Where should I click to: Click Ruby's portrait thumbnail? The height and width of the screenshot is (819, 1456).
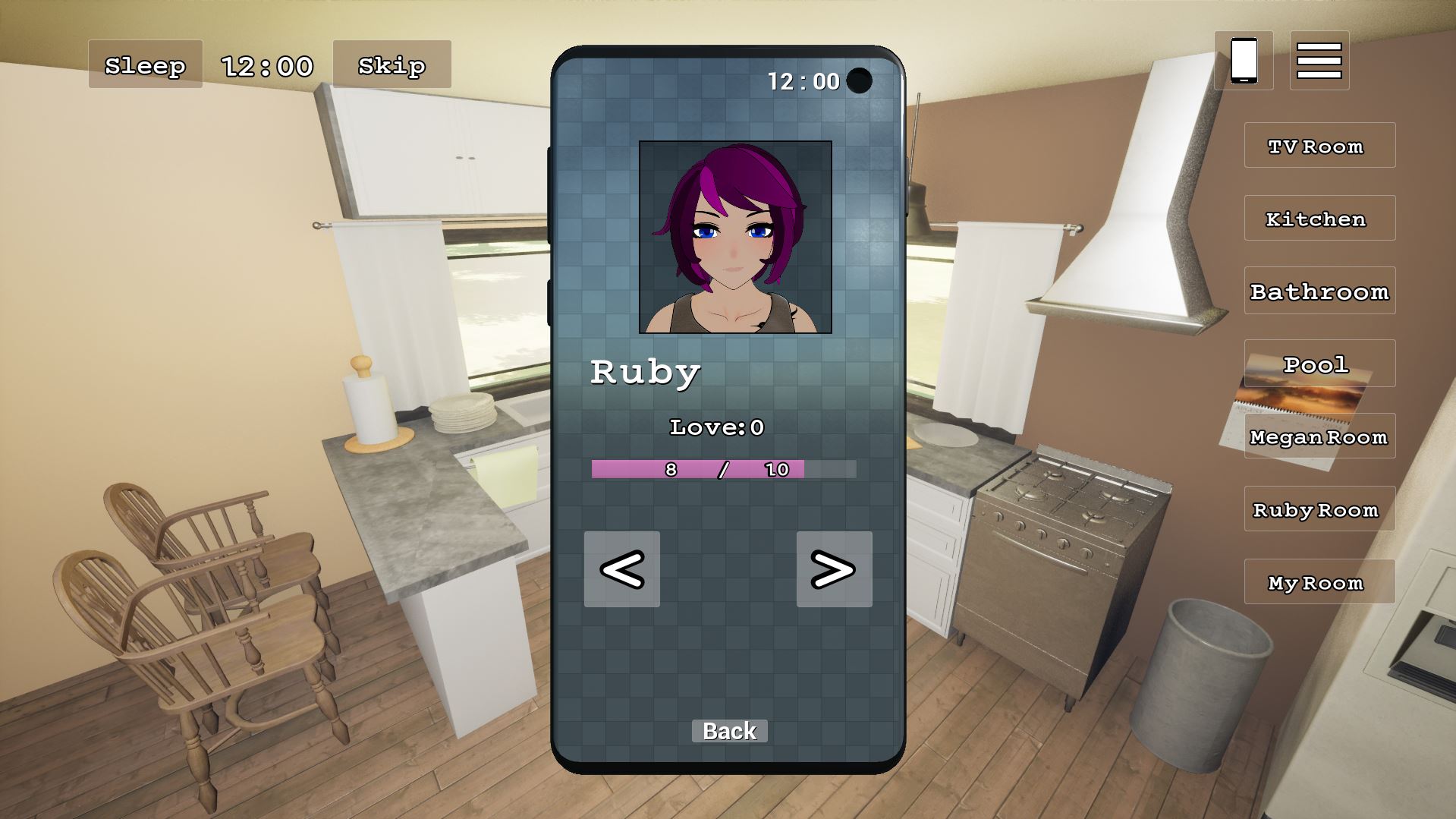[735, 237]
